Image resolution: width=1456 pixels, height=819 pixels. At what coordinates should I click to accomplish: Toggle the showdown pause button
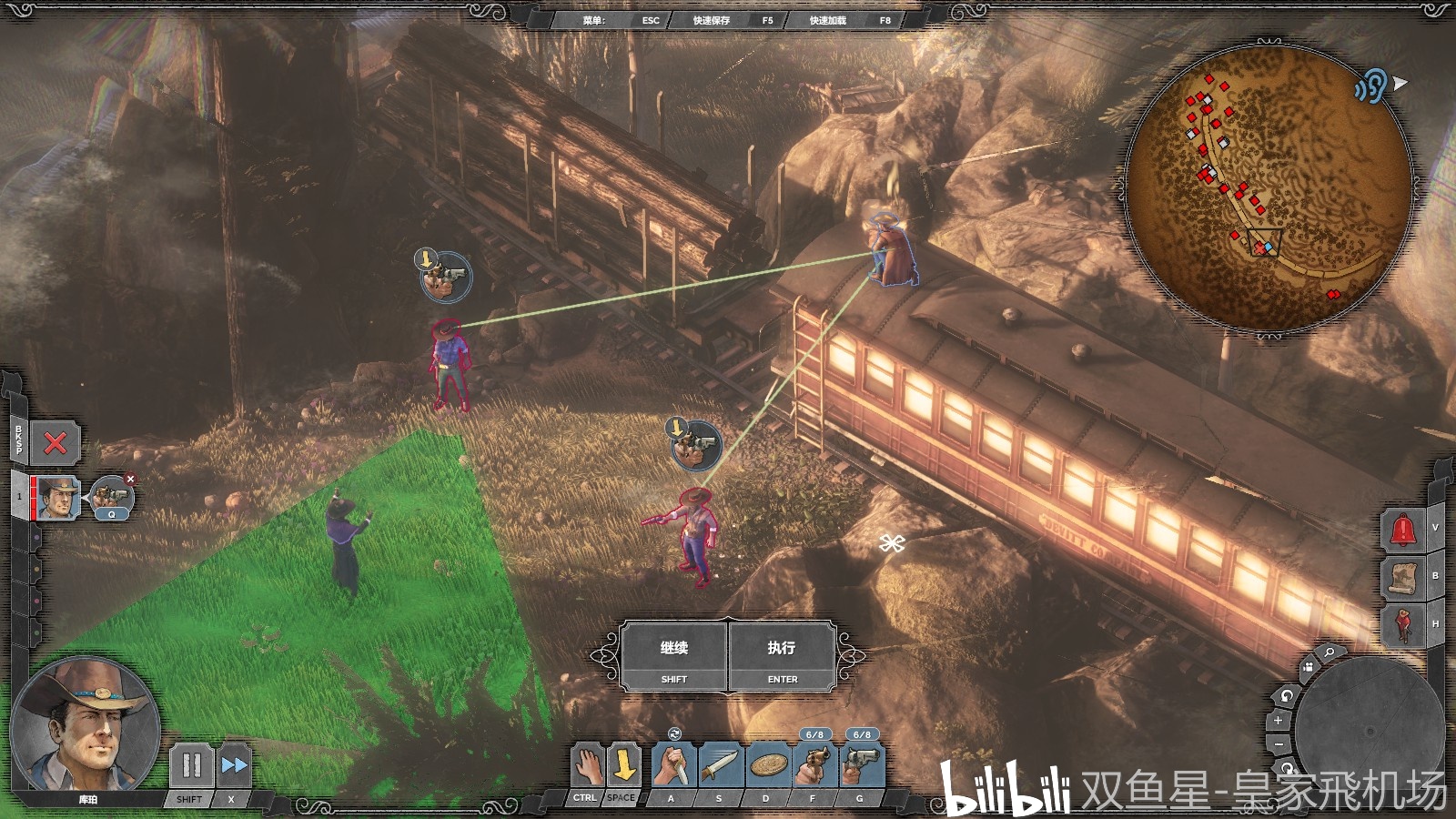(x=191, y=765)
